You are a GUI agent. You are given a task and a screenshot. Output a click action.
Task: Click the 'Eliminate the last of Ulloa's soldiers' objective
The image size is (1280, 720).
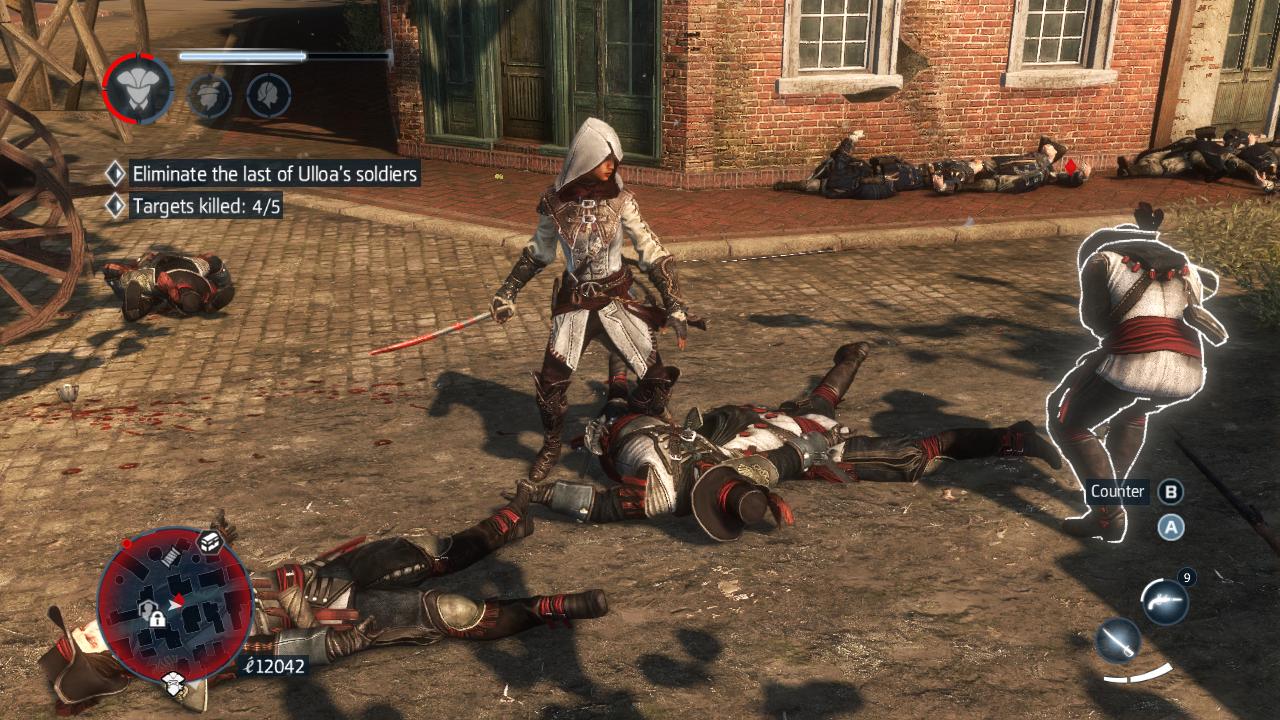point(274,173)
